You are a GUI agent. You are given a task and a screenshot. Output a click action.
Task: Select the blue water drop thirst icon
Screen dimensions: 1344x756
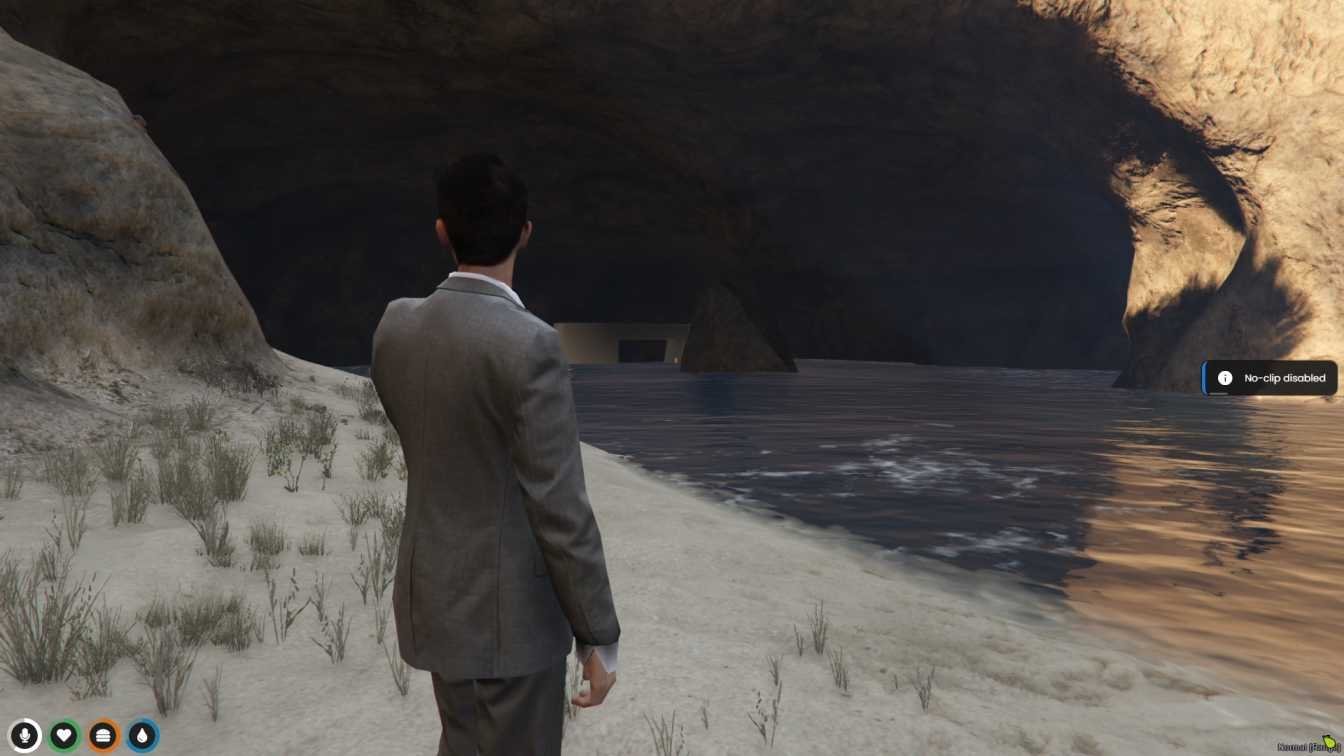pyautogui.click(x=143, y=737)
